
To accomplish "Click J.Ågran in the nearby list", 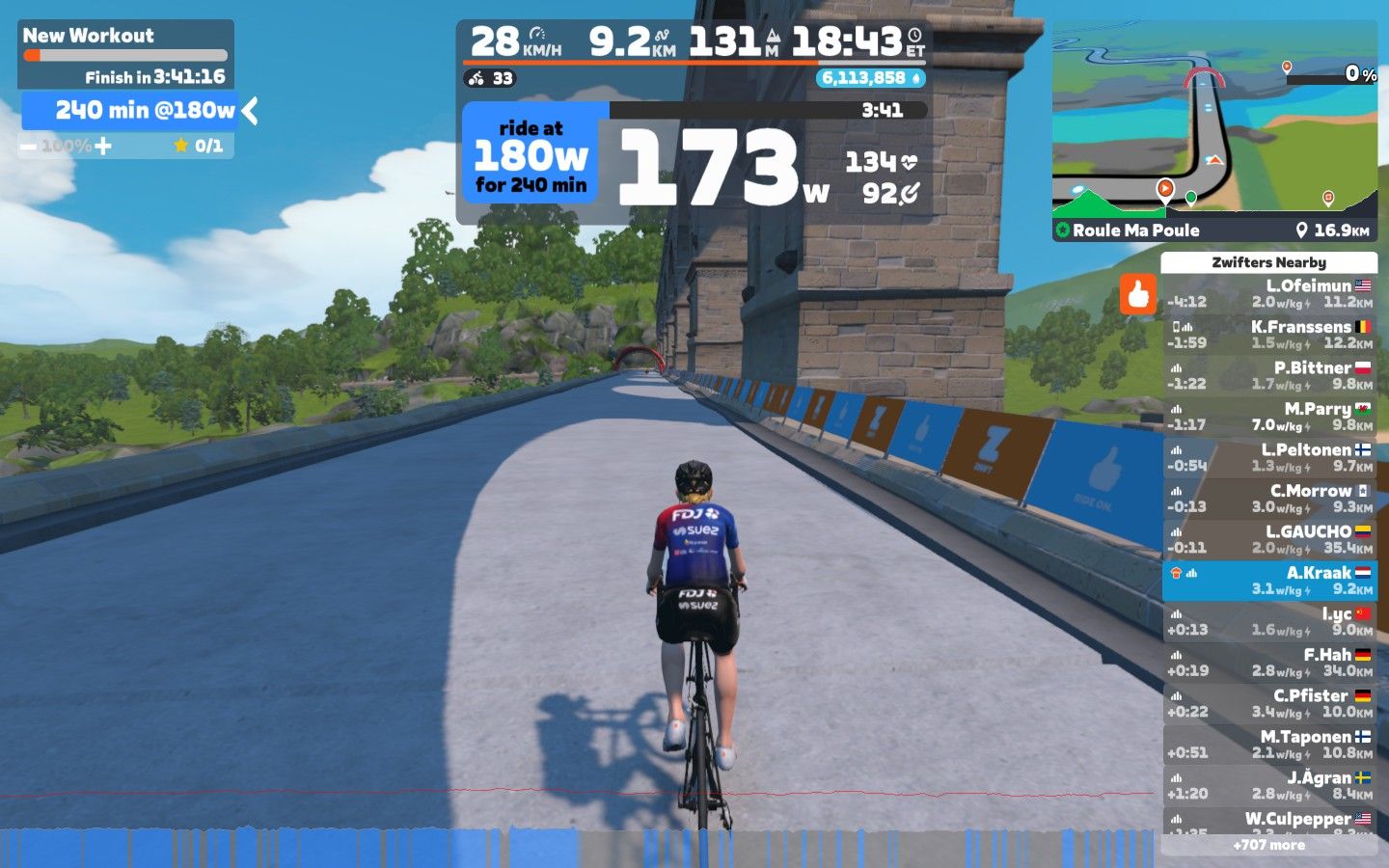I will [1268, 785].
